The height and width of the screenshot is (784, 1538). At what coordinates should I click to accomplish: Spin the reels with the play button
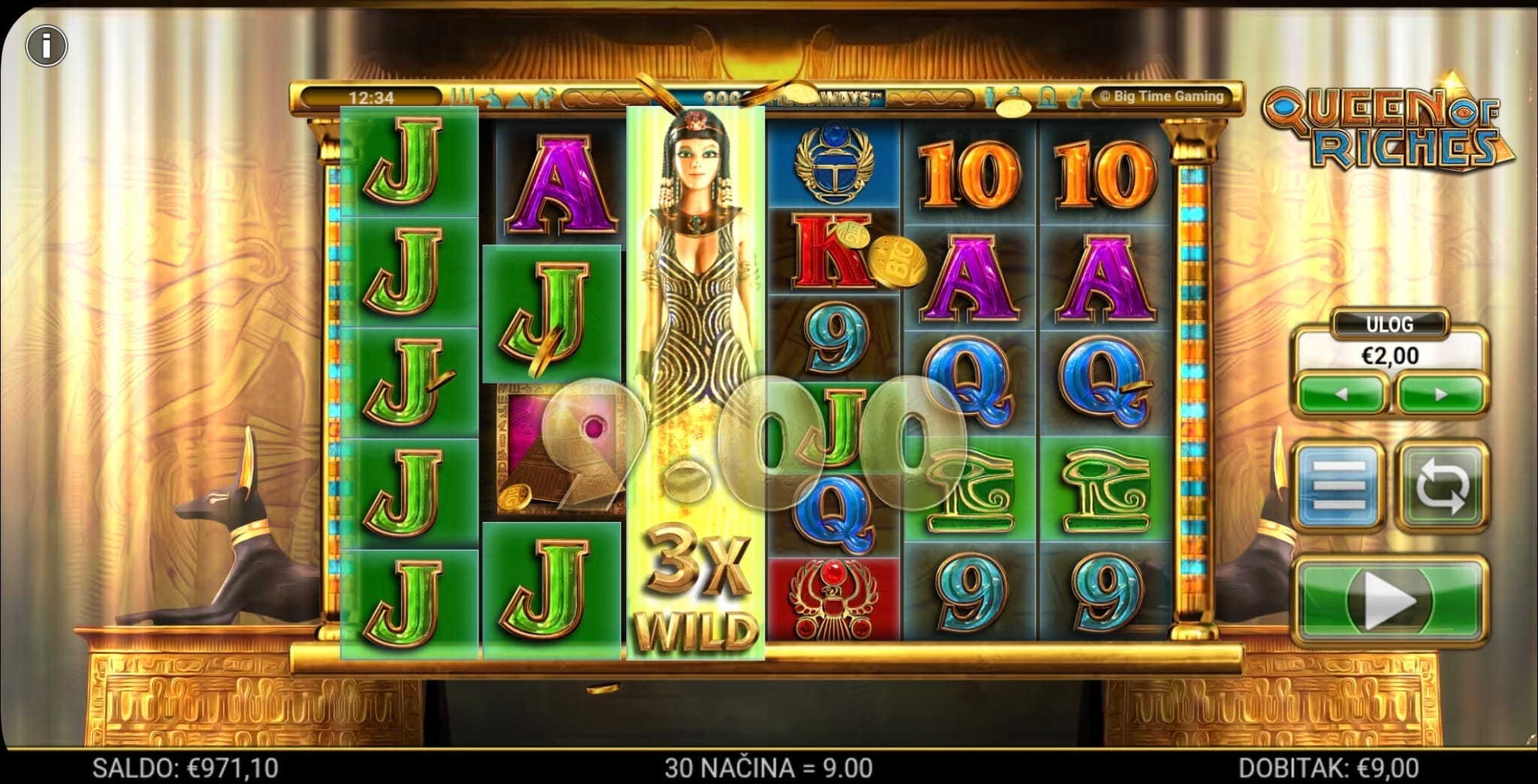(x=1389, y=601)
